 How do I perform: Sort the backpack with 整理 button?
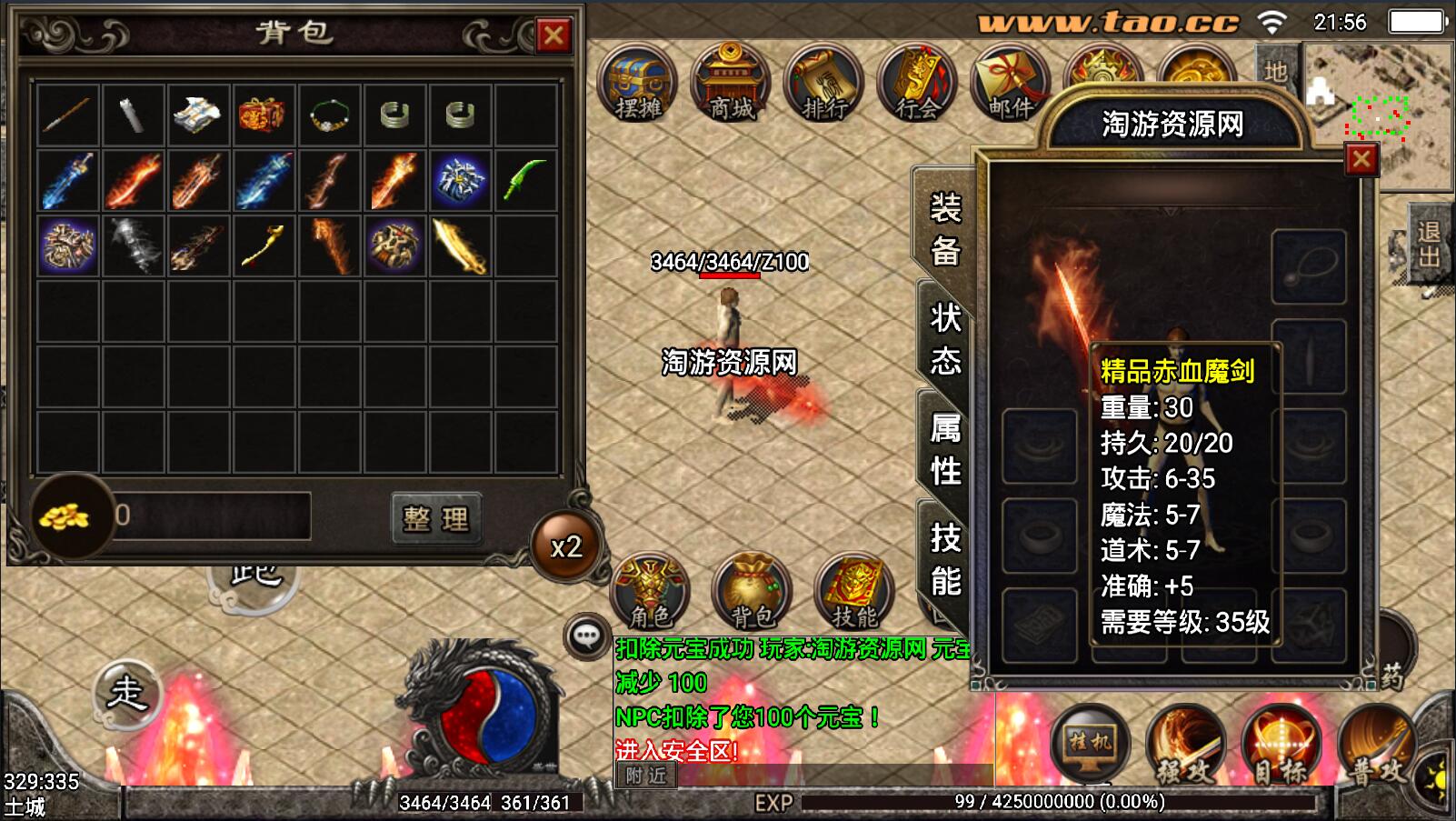(436, 518)
